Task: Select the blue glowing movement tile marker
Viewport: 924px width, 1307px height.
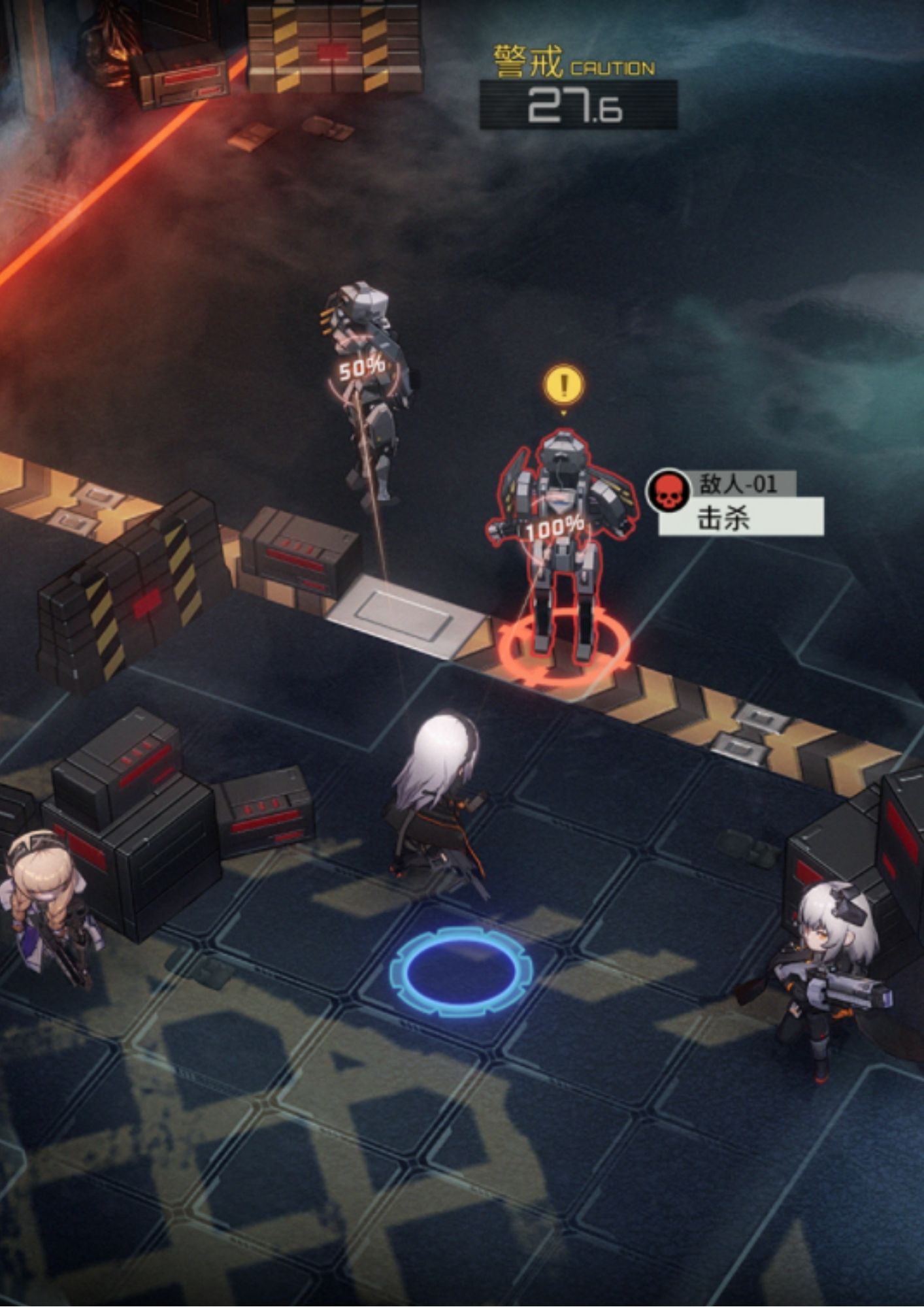Action: point(461,971)
